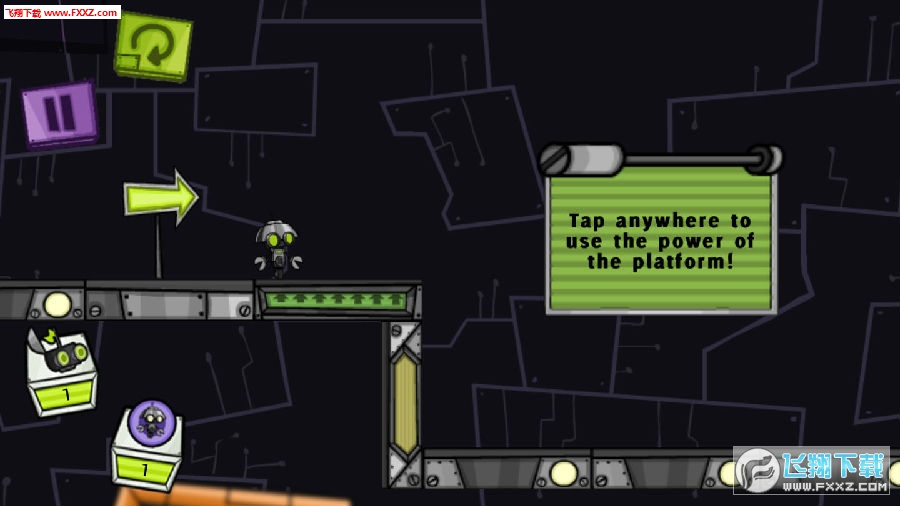Restart the level with the green button
The height and width of the screenshot is (506, 900).
point(153,45)
